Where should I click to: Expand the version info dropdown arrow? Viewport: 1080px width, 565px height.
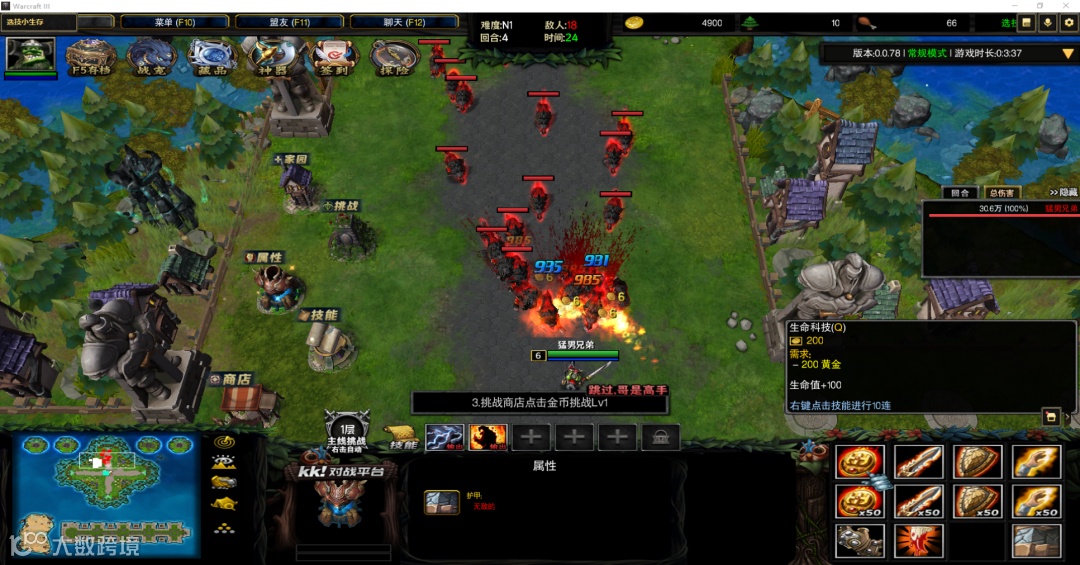(1068, 53)
